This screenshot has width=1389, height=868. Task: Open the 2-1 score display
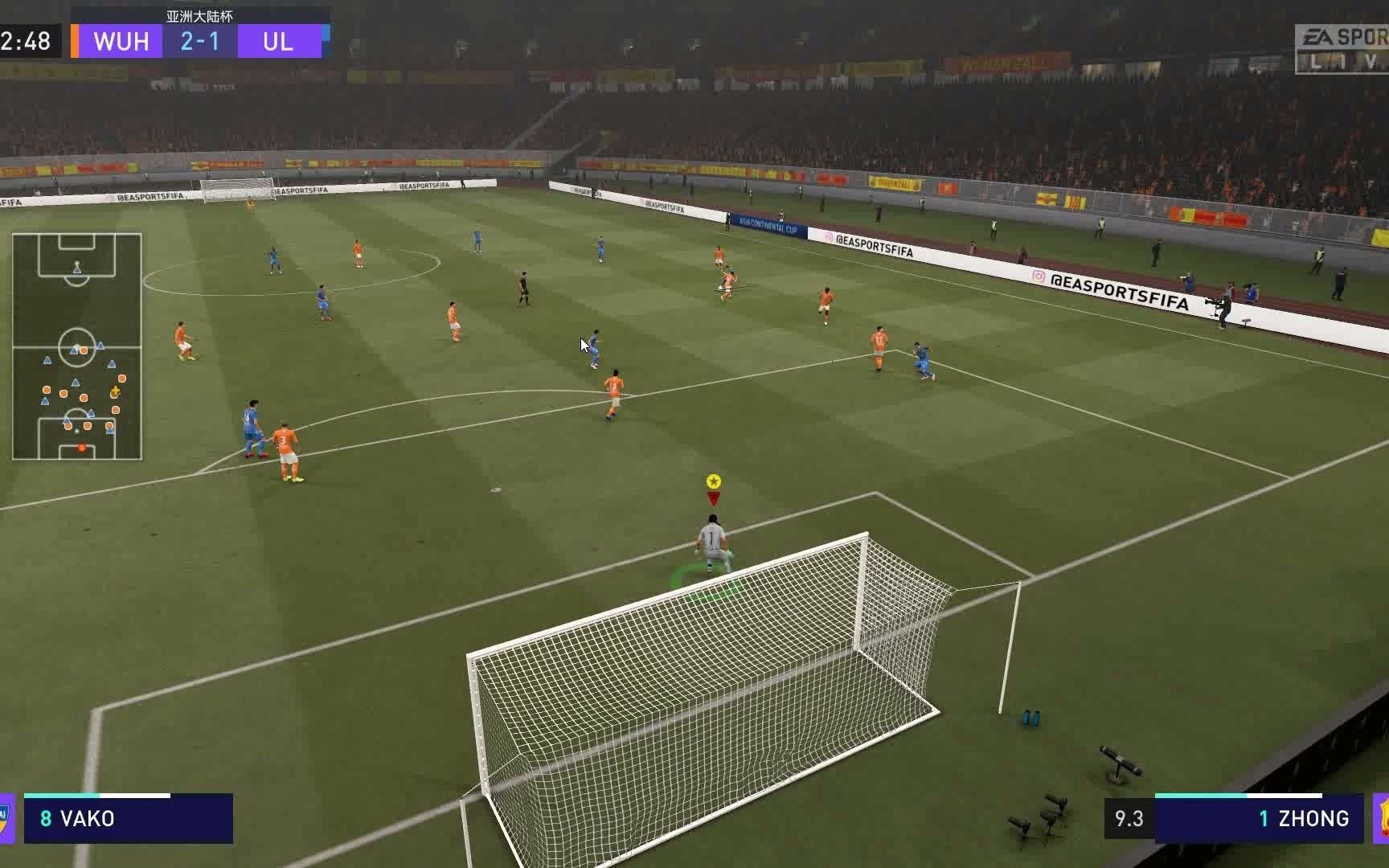[x=200, y=42]
